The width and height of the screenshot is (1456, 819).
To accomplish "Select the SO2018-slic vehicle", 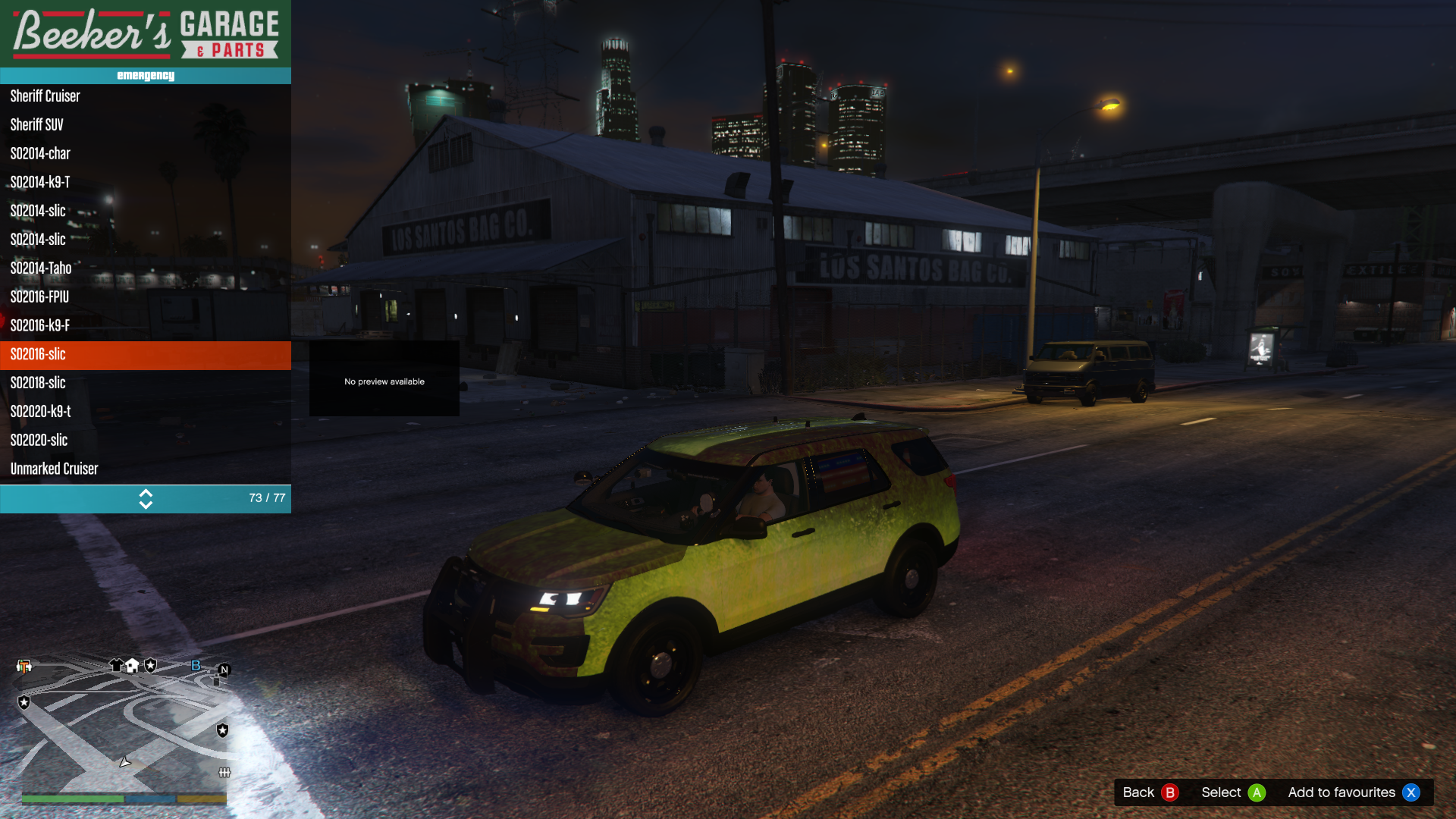I will coord(144,384).
